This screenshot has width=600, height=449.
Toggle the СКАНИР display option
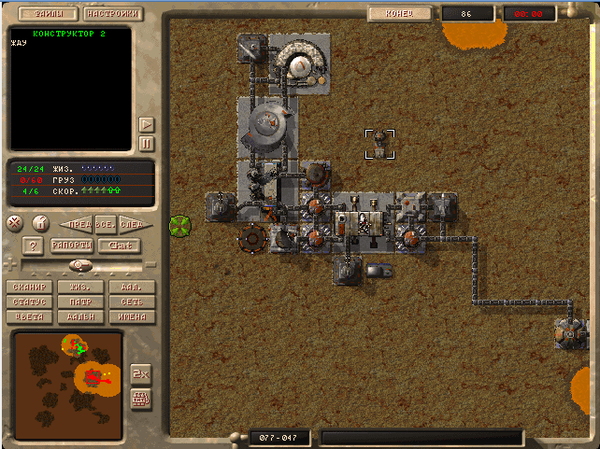(x=29, y=287)
